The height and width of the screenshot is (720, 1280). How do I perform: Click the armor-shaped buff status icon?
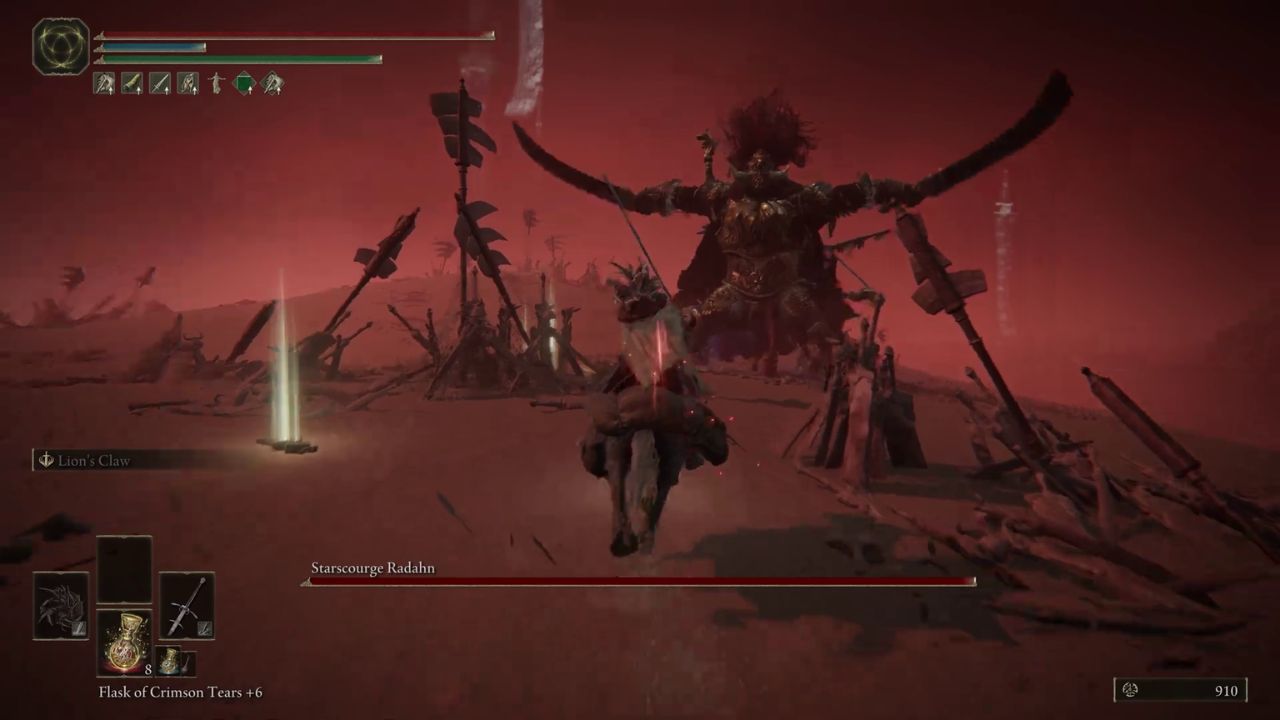[188, 84]
